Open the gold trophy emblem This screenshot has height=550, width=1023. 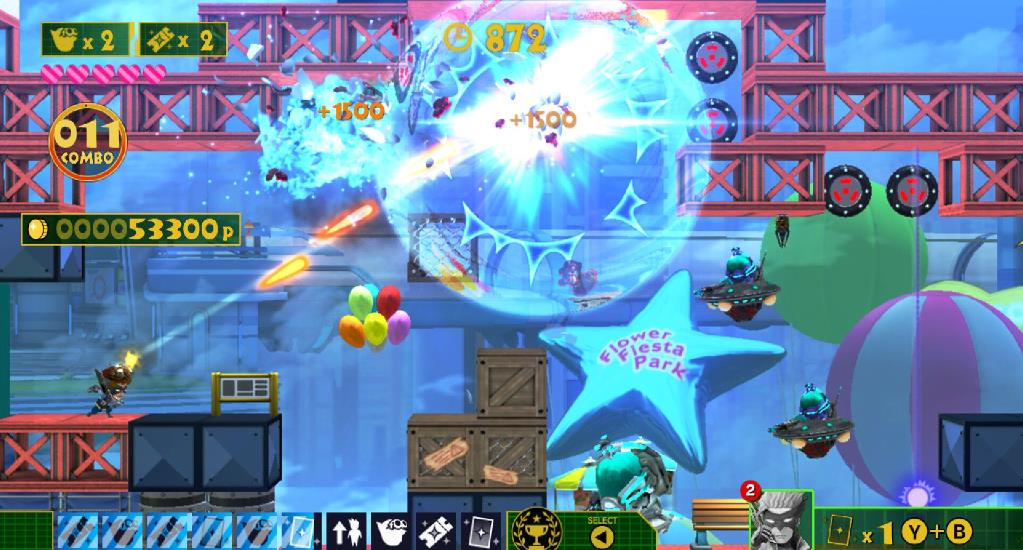pos(535,531)
